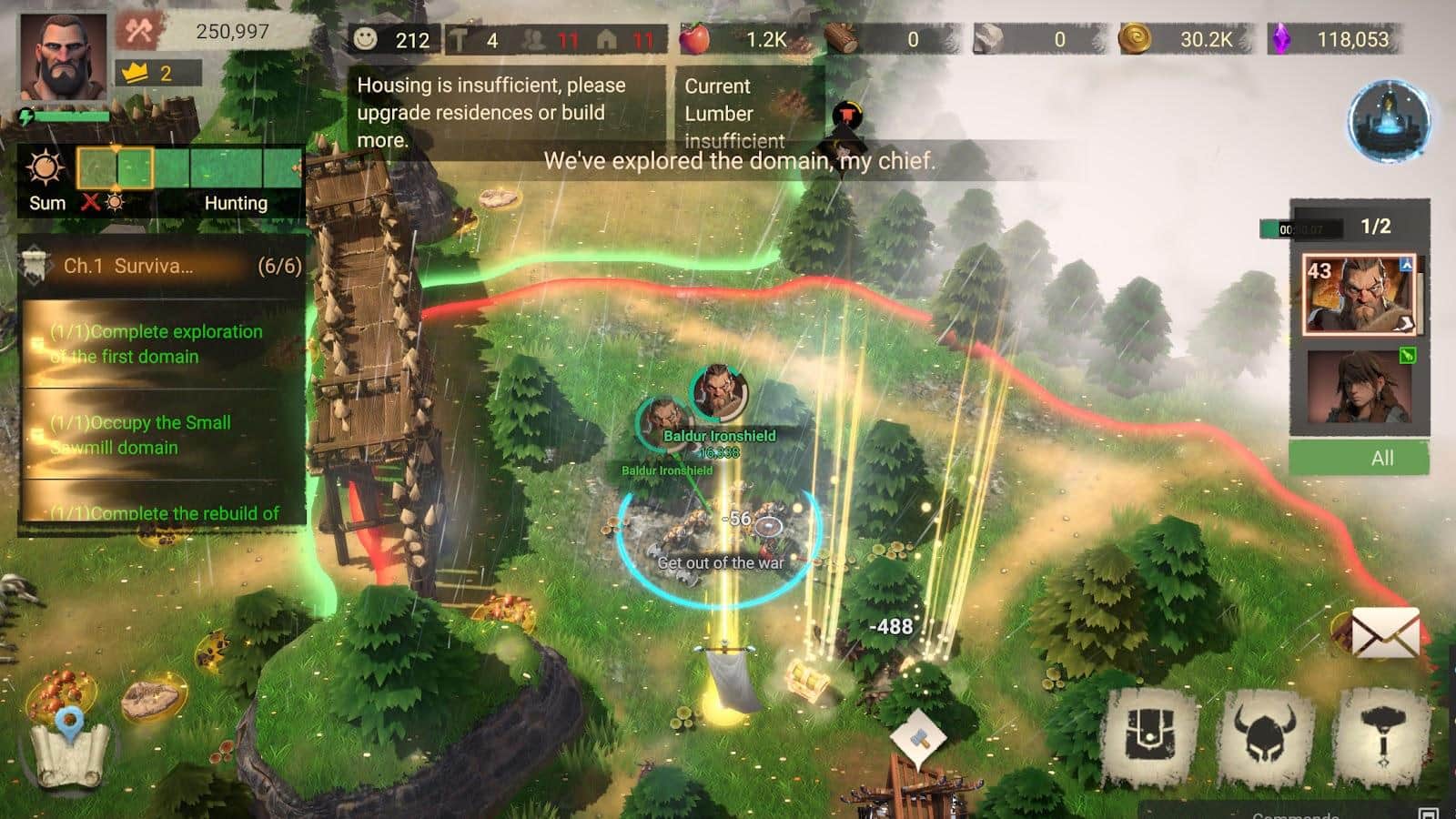Tap the purple gem currency counter
The width and height of the screenshot is (1456, 819).
point(1334,39)
